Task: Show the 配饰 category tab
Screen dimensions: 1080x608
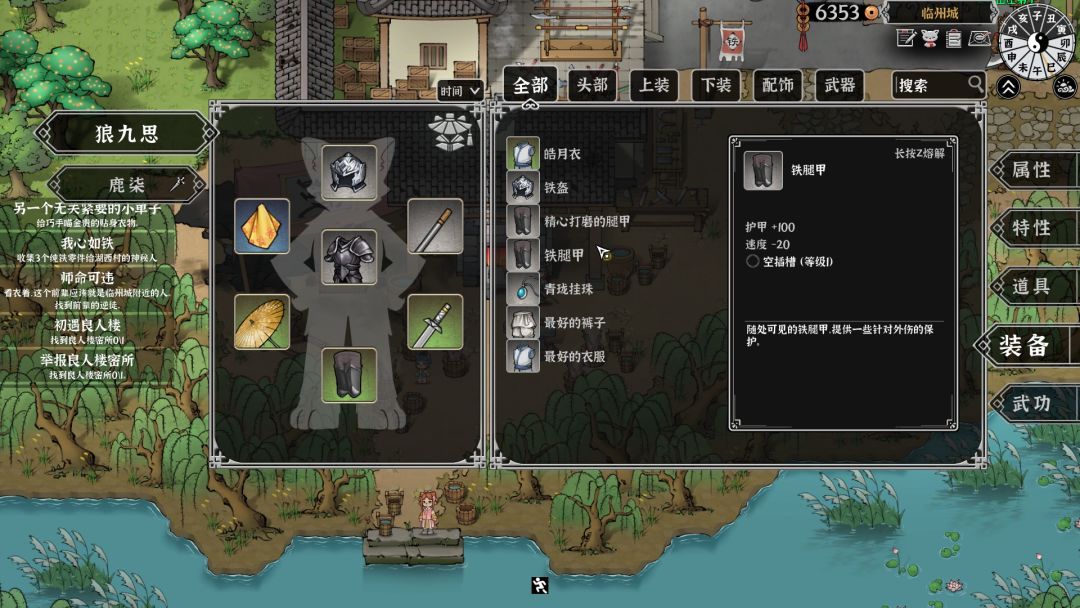Action: click(x=777, y=85)
